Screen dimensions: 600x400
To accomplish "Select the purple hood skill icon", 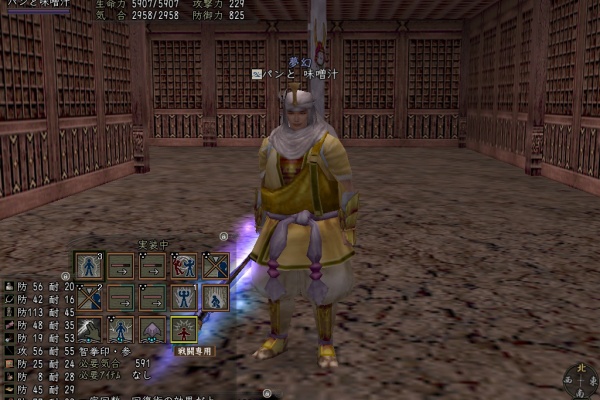I will click(x=152, y=328).
